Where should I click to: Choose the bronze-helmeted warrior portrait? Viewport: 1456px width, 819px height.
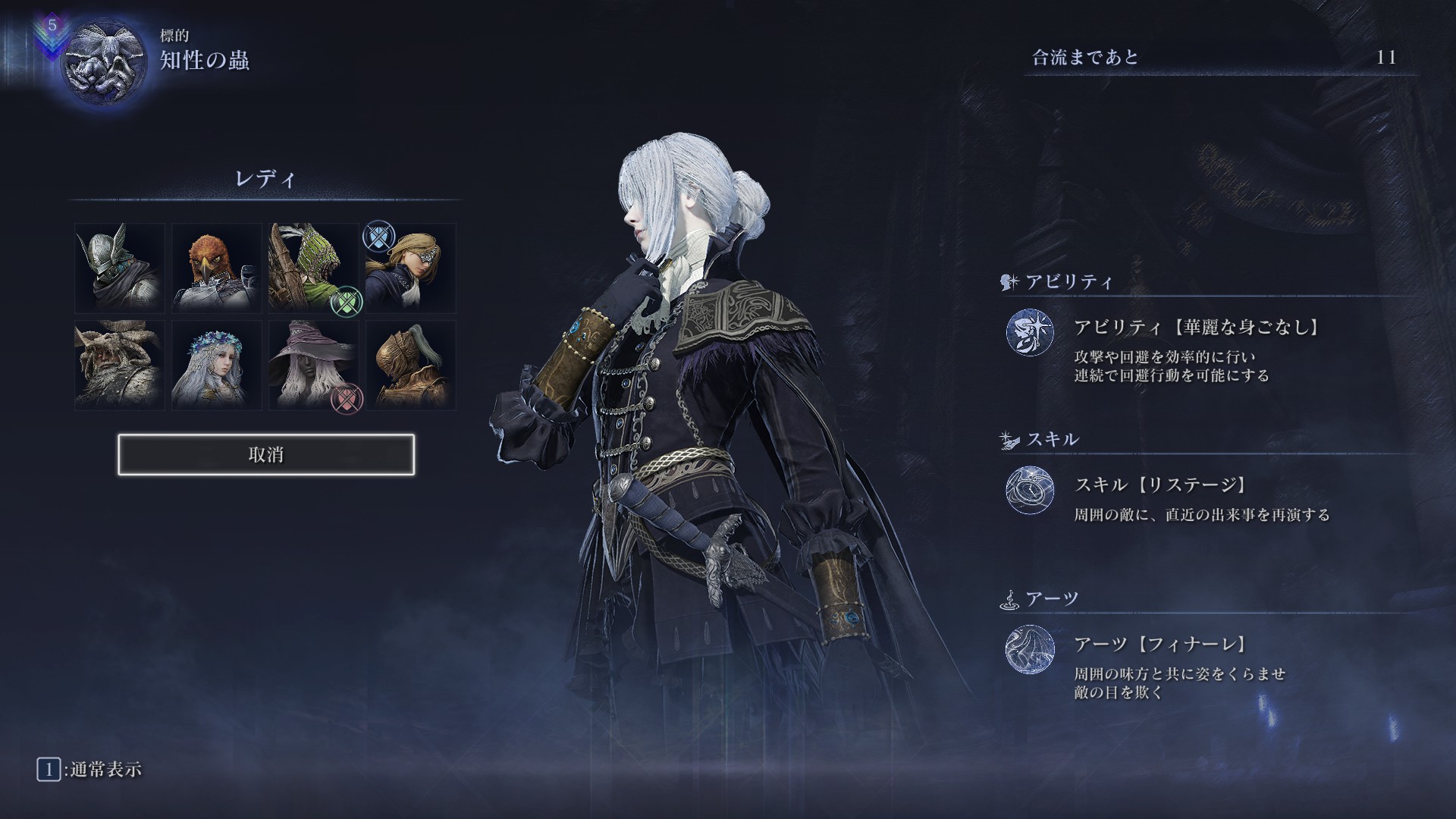[x=411, y=365]
